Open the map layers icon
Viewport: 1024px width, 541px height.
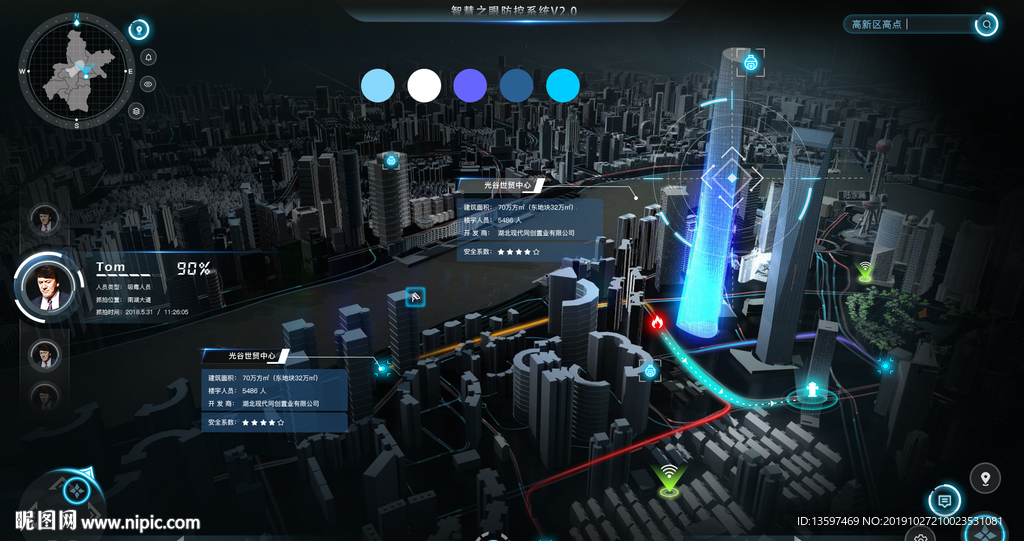(137, 111)
